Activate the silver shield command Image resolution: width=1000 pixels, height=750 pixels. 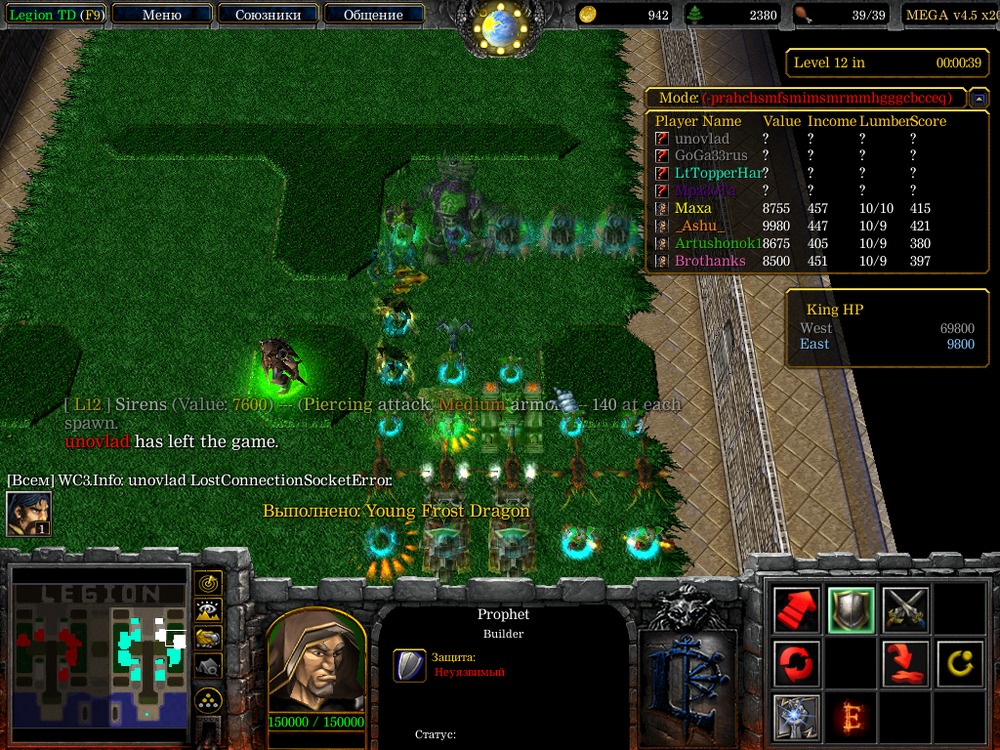(x=851, y=609)
